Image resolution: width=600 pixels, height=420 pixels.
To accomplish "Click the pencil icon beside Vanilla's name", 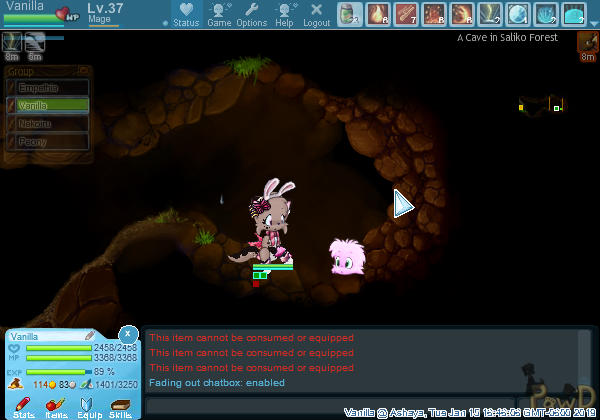I will pyautogui.click(x=89, y=336).
